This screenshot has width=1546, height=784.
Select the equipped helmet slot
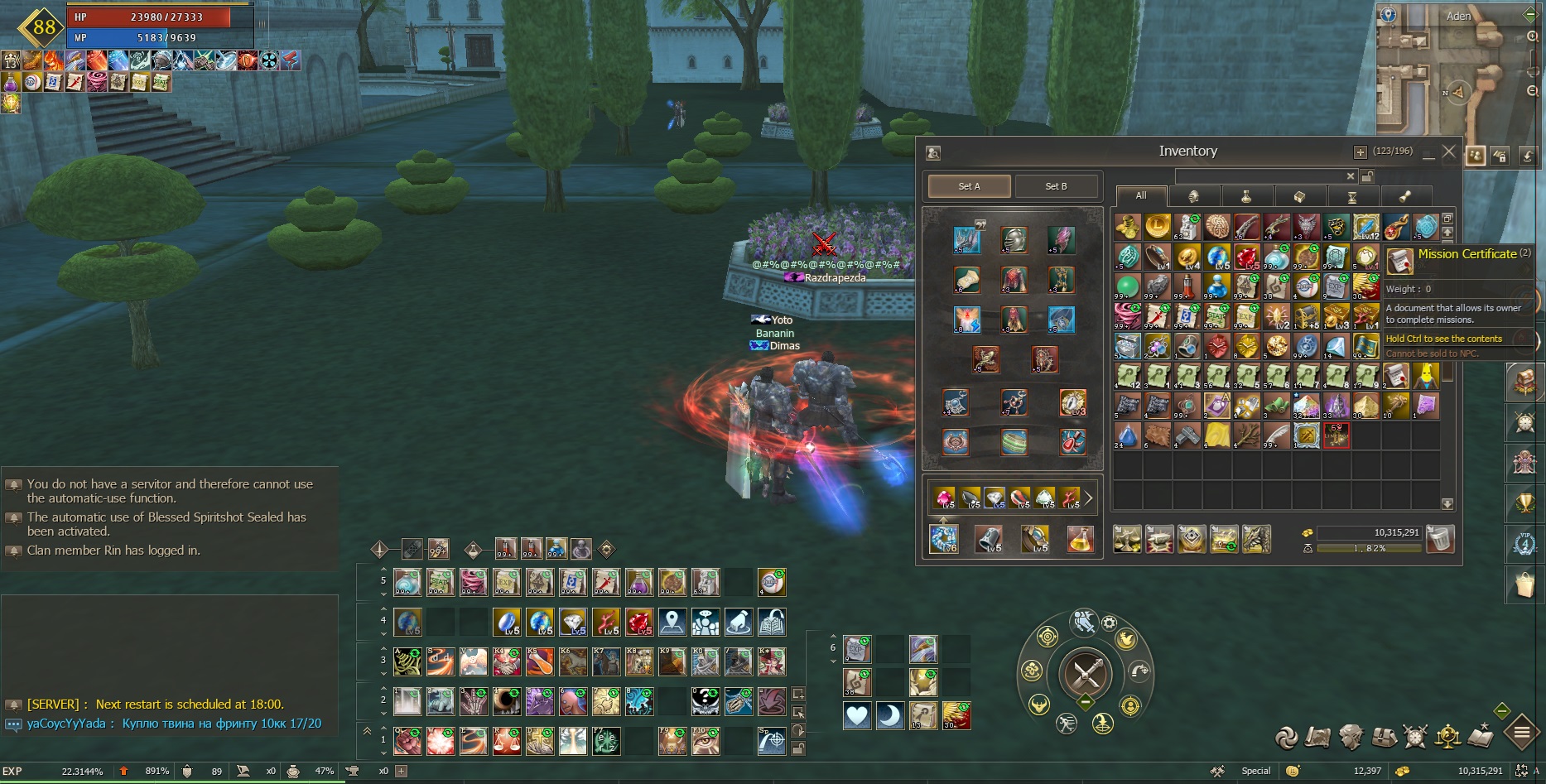pos(1014,240)
